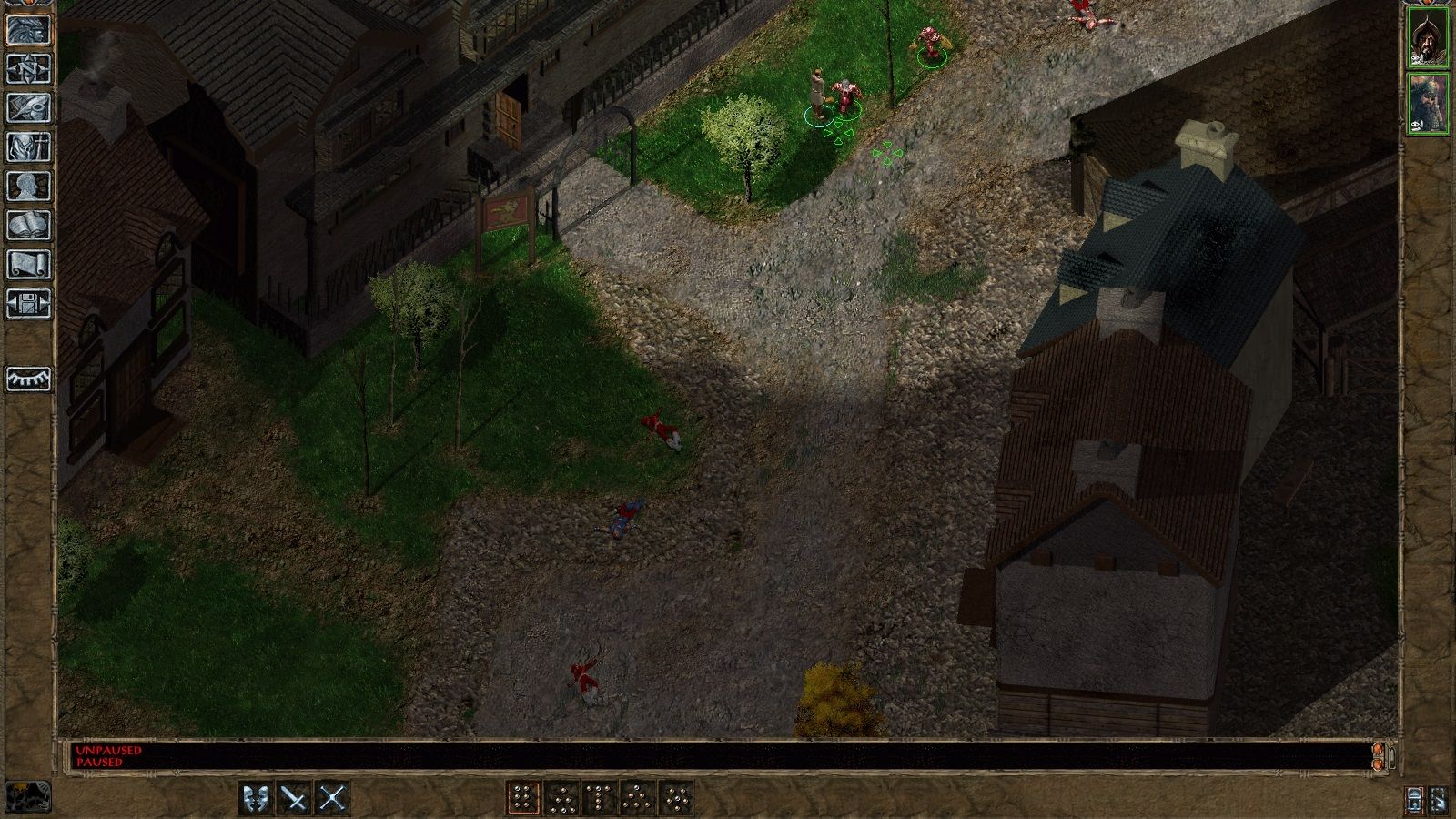Image resolution: width=1456 pixels, height=819 pixels.
Task: Select the highlighted two-column party formation
Action: point(522,798)
